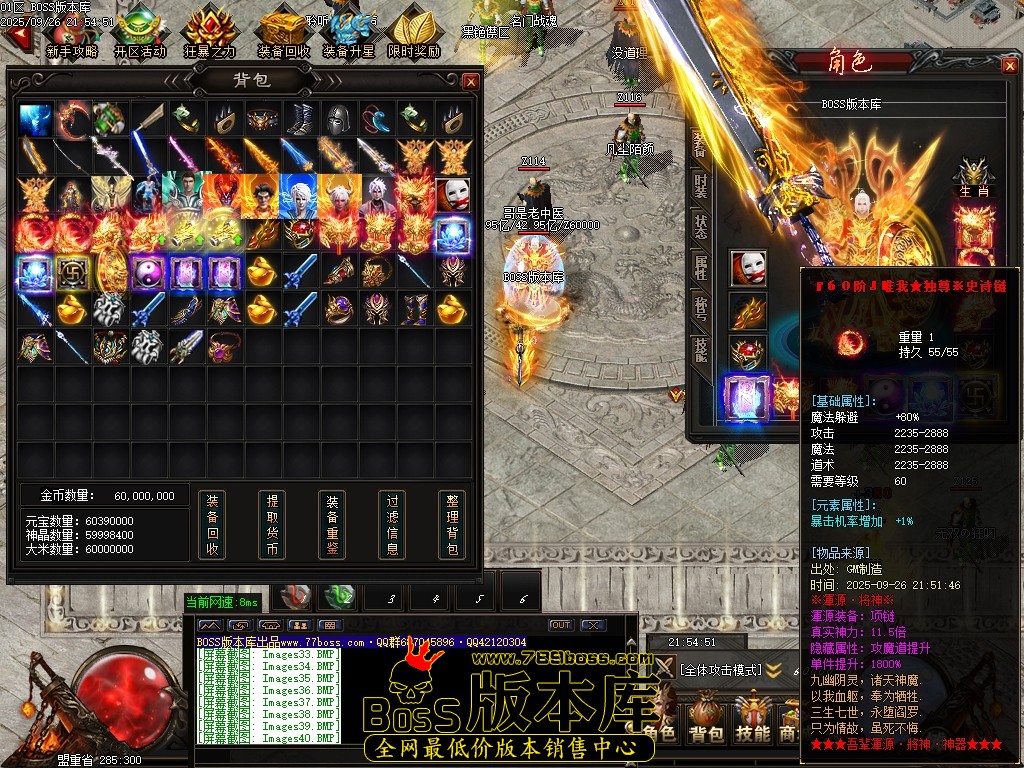1024x768 pixels.
Task: Switch to the 属性 attributes tab
Action: [700, 267]
